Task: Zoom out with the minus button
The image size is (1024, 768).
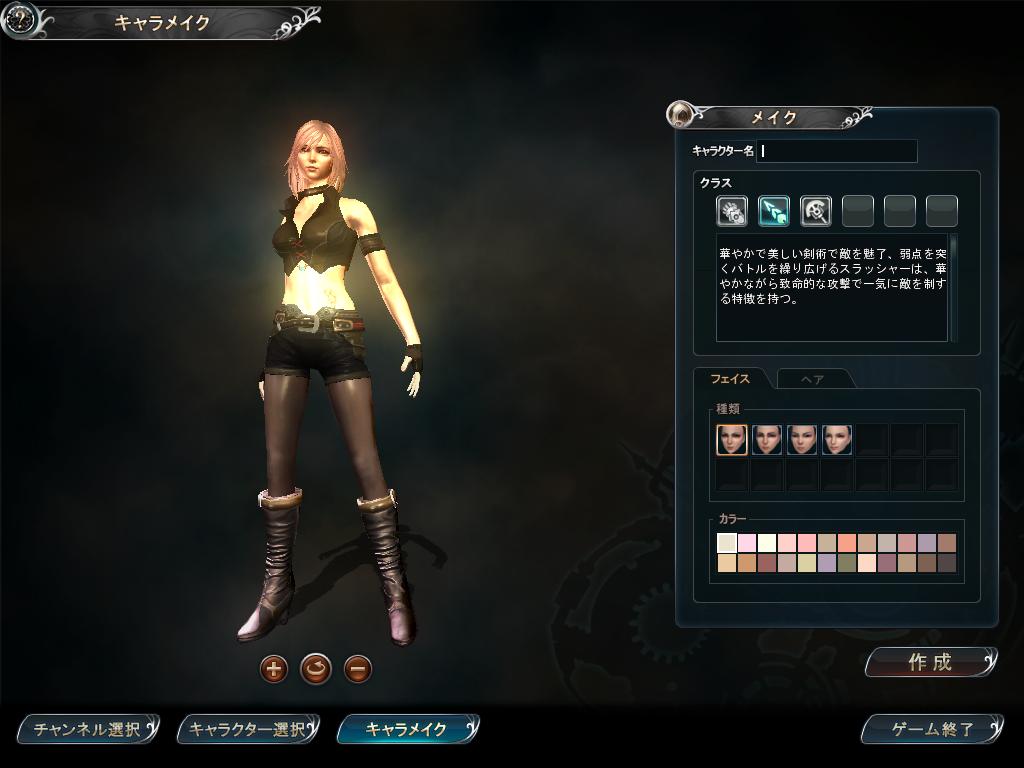Action: pyautogui.click(x=358, y=668)
